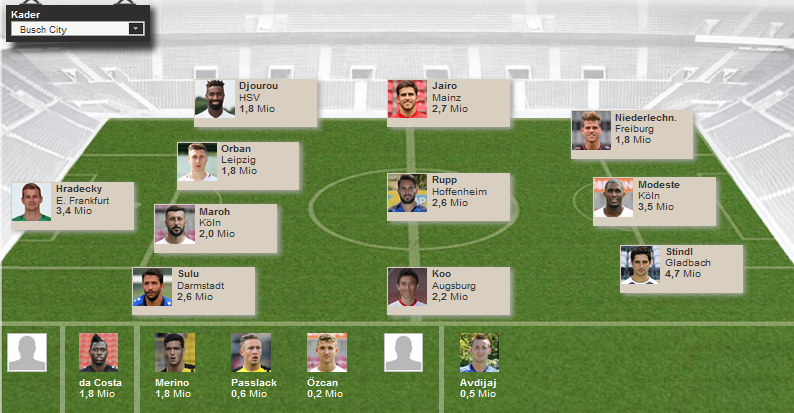Select Stindl from Gladbach
794x413 pixels.
click(681, 265)
